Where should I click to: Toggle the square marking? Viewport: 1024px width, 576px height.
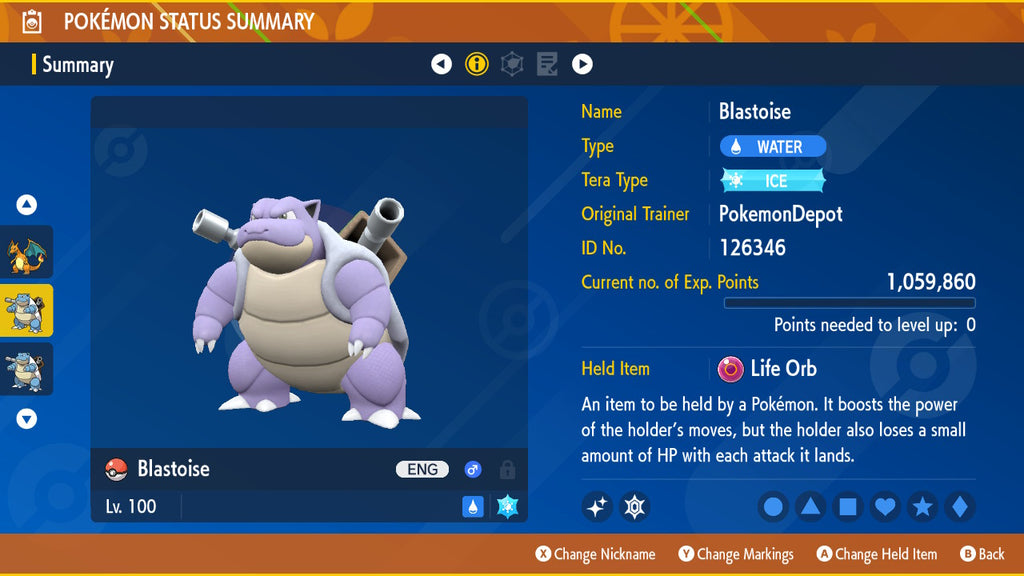click(847, 508)
